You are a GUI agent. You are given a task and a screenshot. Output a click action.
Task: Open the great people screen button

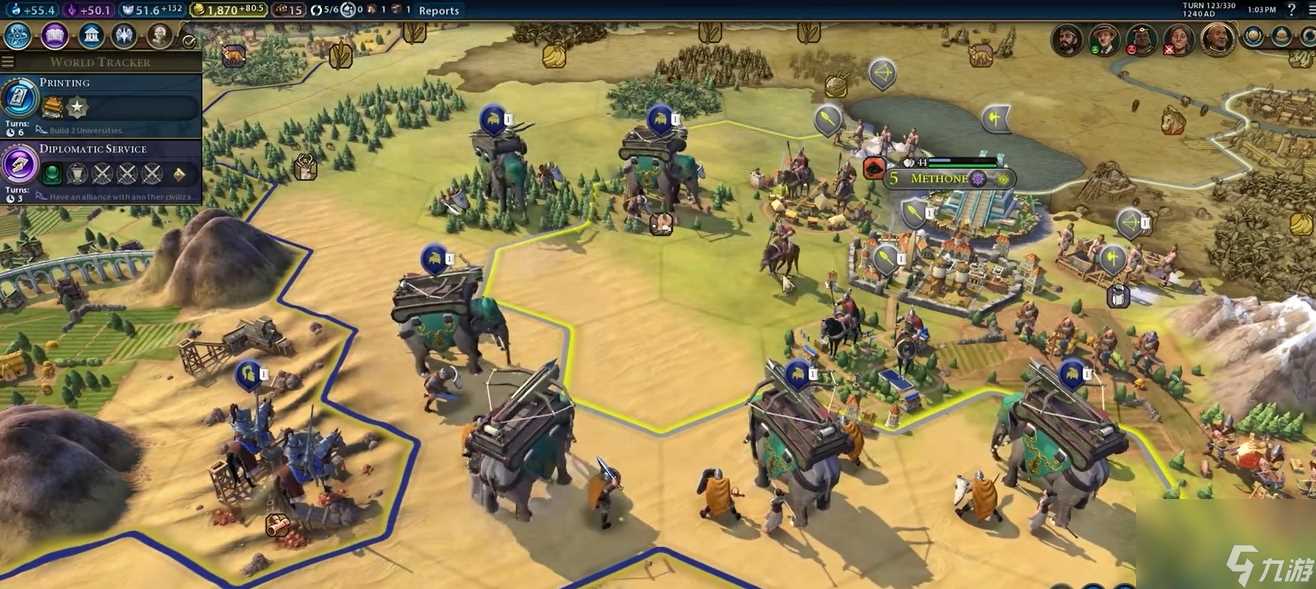[x=160, y=36]
